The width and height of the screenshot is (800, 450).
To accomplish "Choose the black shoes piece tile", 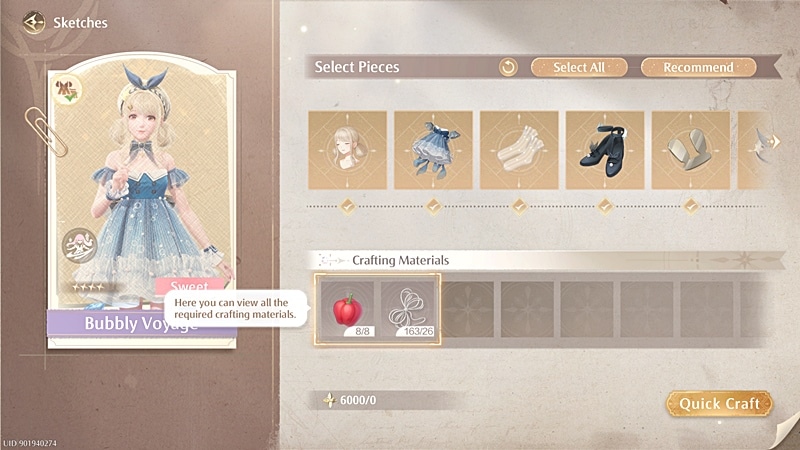I will click(x=605, y=149).
